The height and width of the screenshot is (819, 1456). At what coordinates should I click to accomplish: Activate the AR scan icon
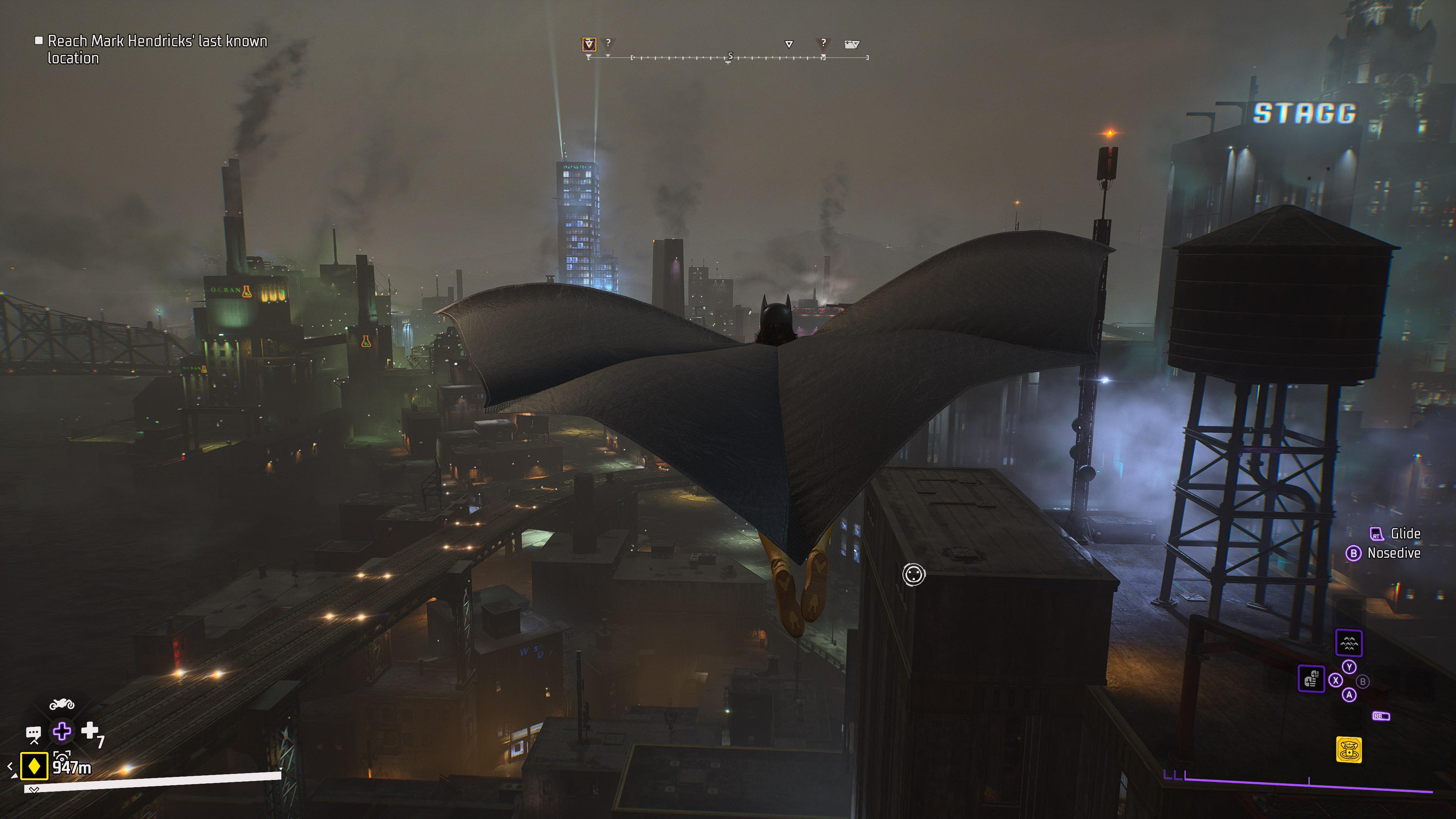tap(61, 756)
